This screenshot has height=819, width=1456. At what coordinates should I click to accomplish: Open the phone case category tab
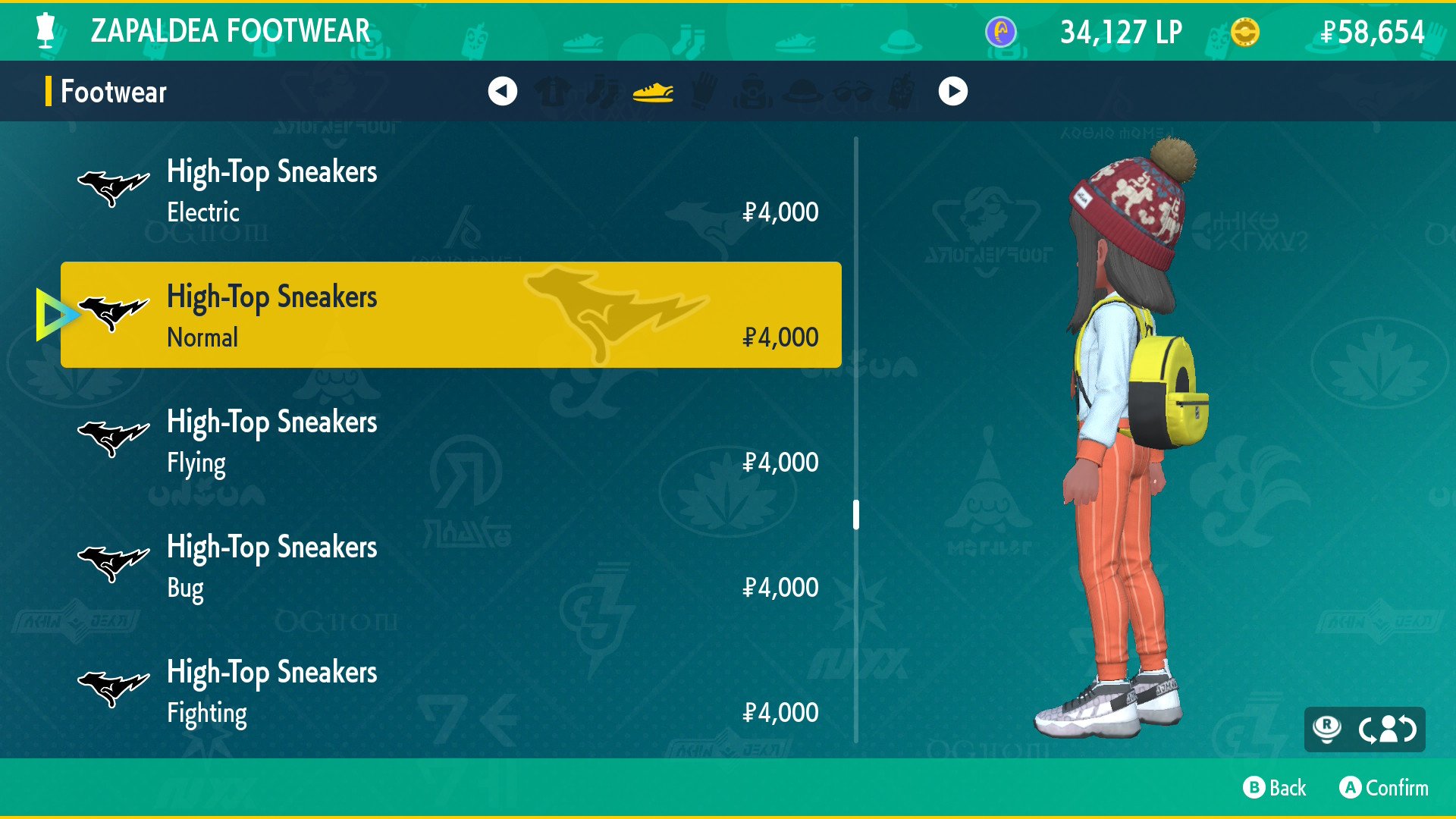point(902,92)
